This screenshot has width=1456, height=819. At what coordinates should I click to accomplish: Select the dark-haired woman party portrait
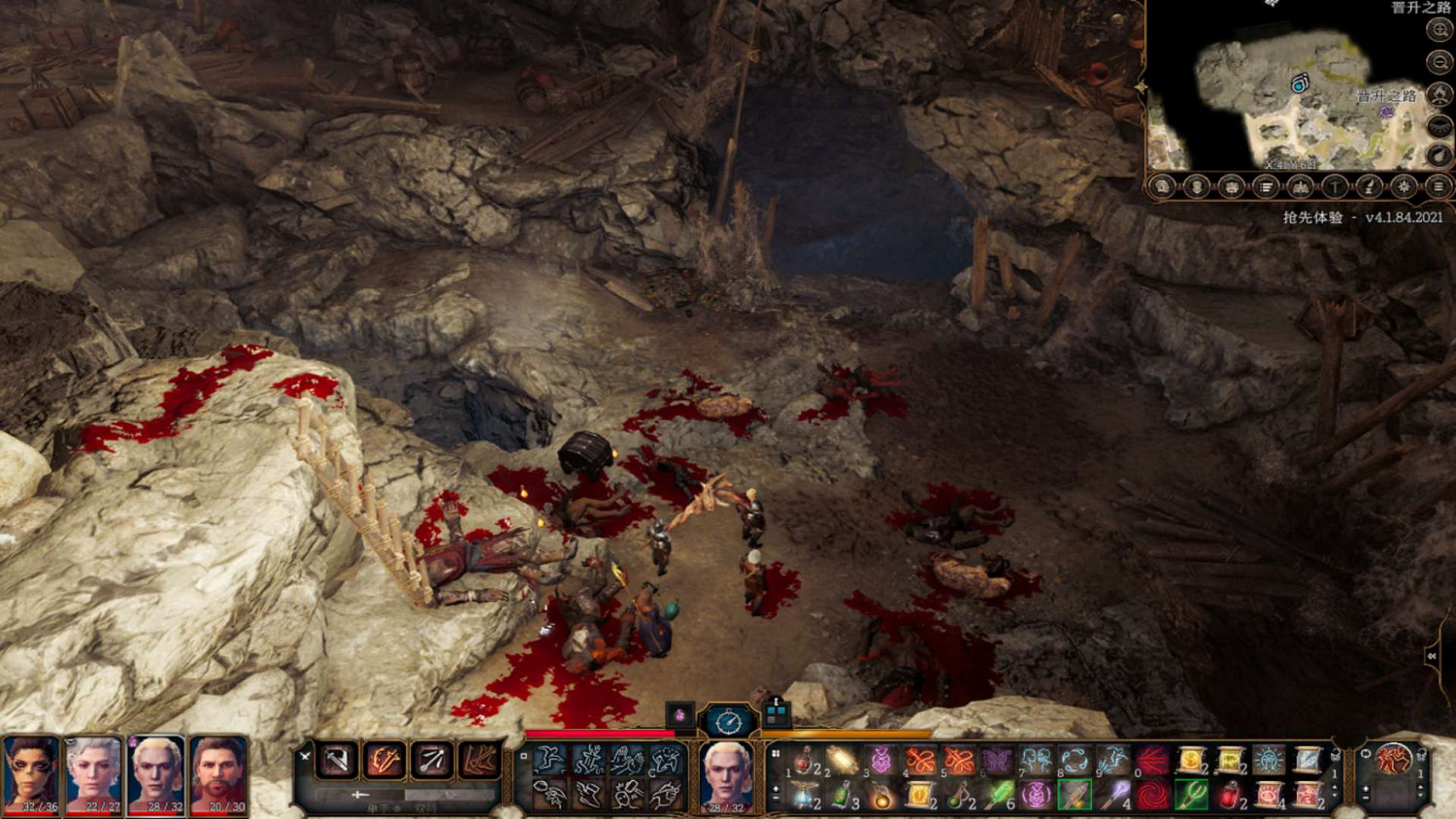(32, 773)
